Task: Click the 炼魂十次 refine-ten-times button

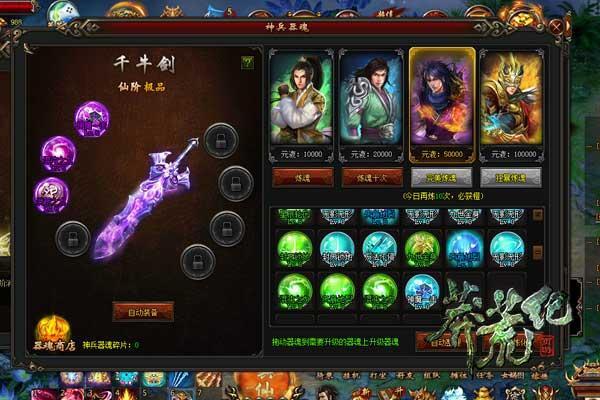Action: pyautogui.click(x=372, y=176)
